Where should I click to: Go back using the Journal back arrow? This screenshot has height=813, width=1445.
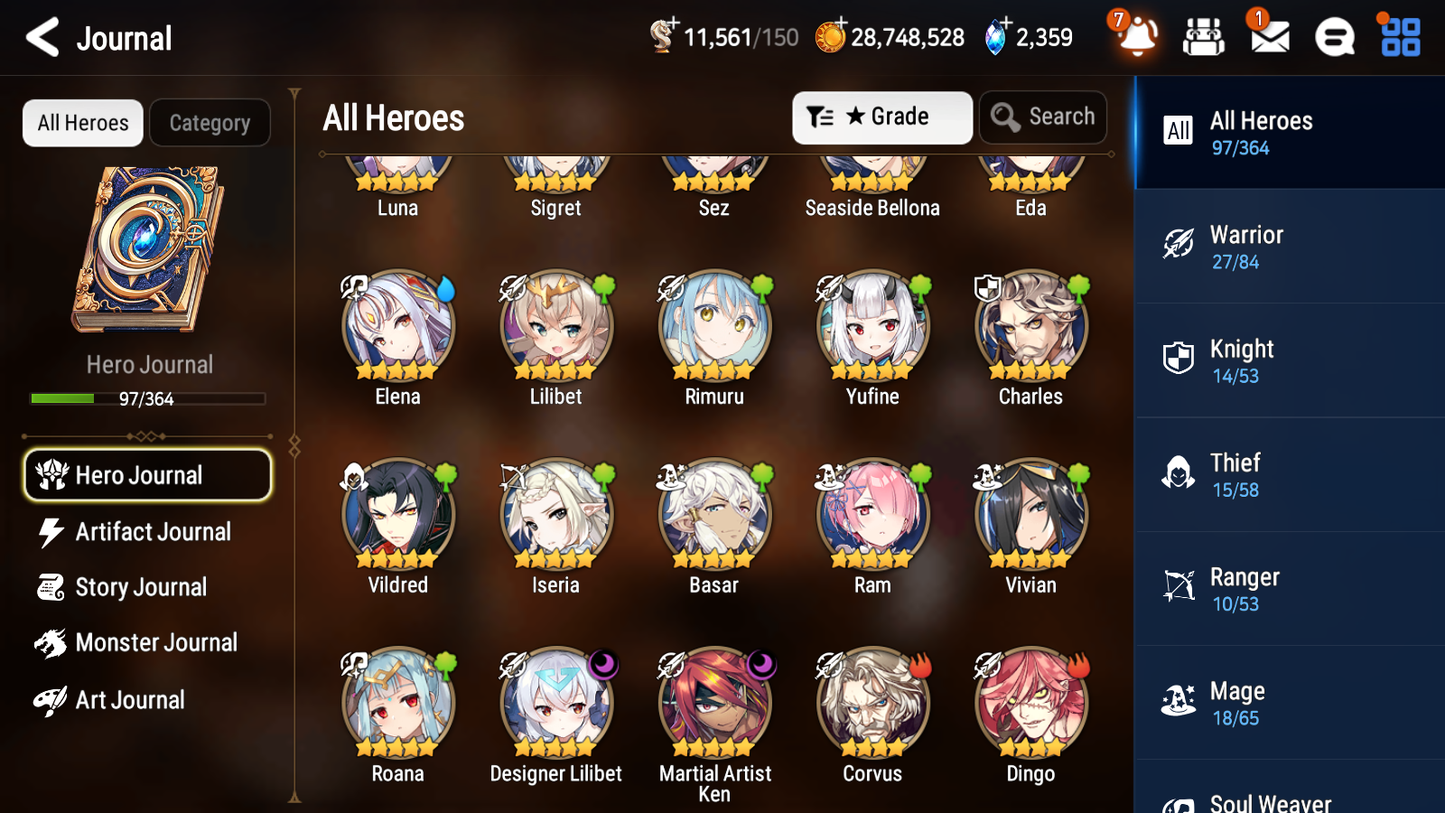click(41, 37)
